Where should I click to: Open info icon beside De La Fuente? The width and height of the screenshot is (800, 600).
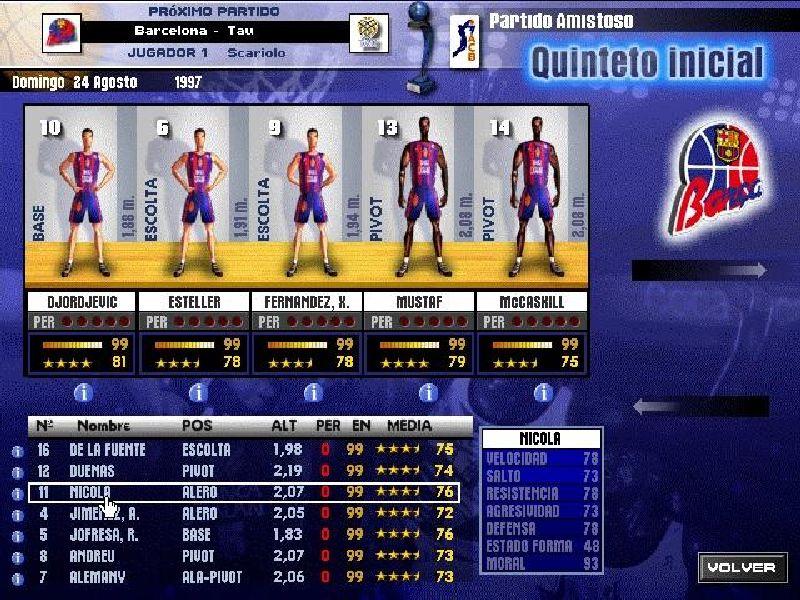(x=17, y=451)
